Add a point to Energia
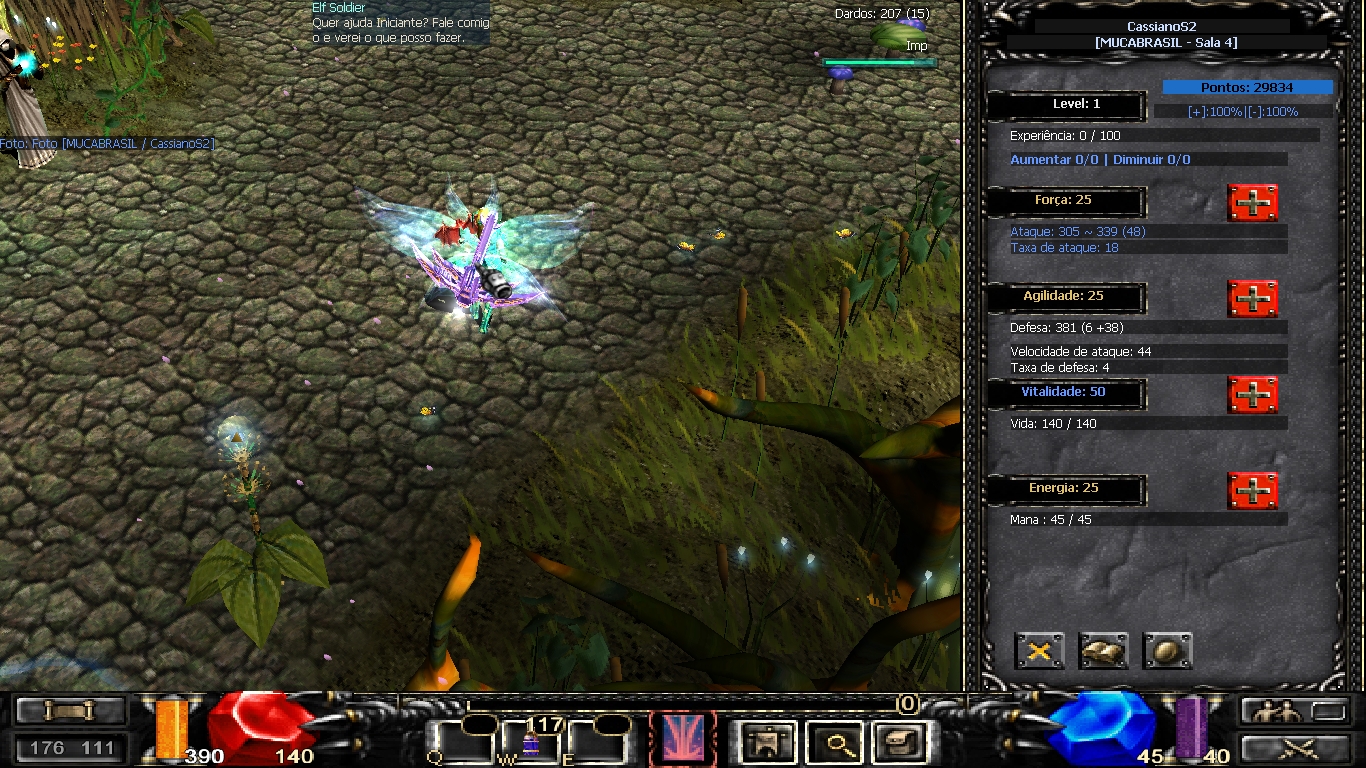The width and height of the screenshot is (1366, 768). tap(1252, 490)
